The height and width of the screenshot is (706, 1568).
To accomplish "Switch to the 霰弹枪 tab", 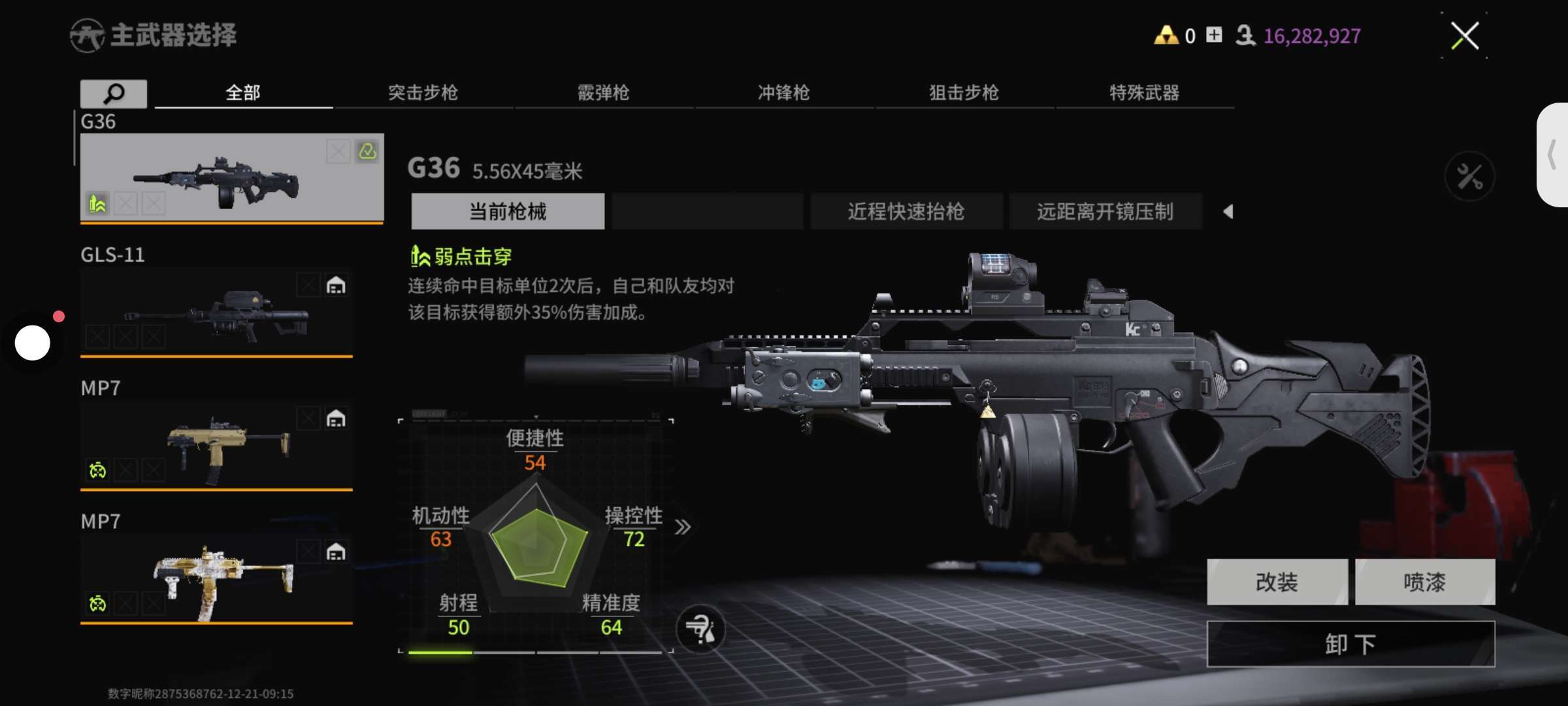I will click(603, 93).
